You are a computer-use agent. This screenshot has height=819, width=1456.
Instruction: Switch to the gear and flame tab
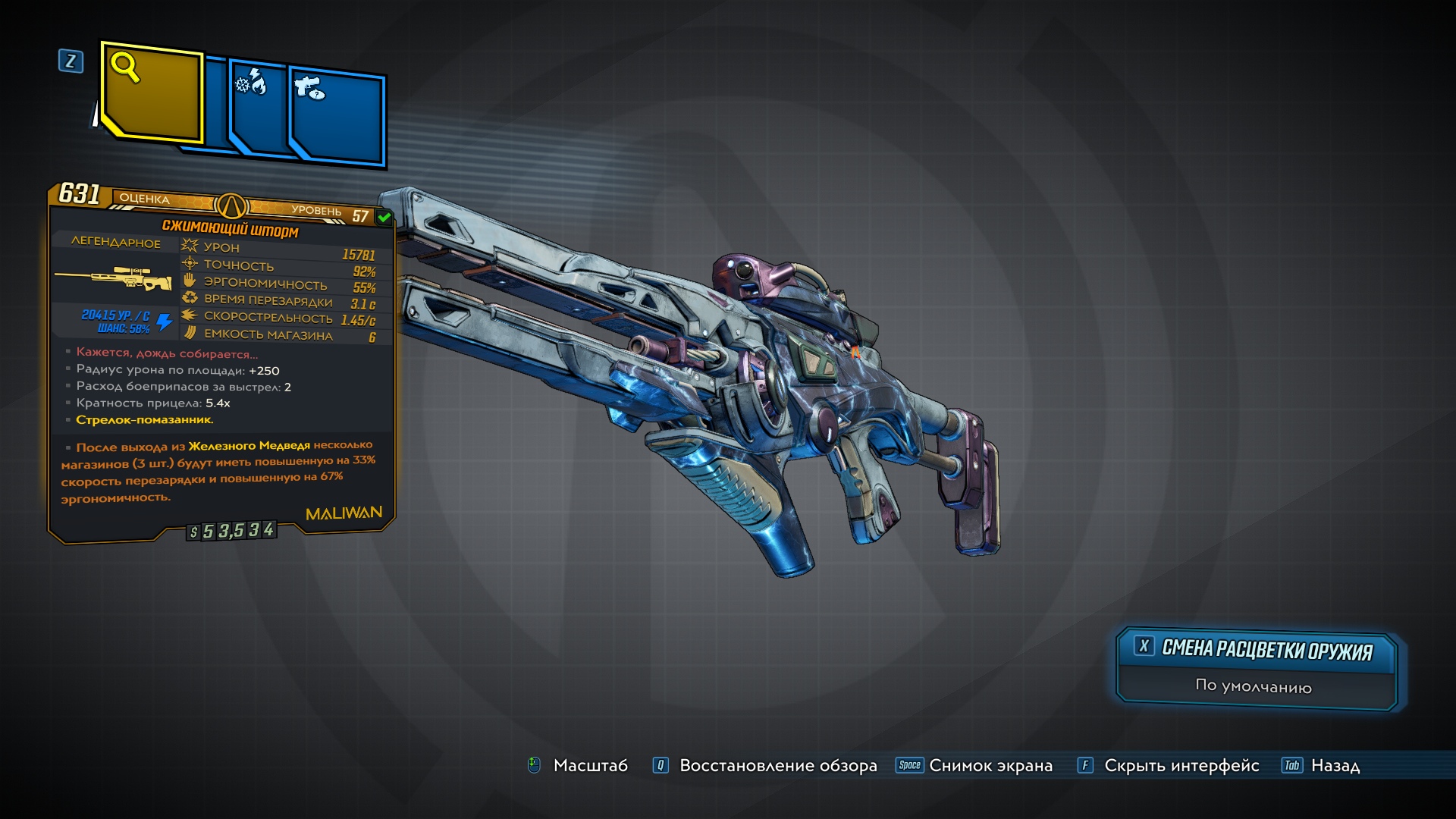click(x=256, y=106)
